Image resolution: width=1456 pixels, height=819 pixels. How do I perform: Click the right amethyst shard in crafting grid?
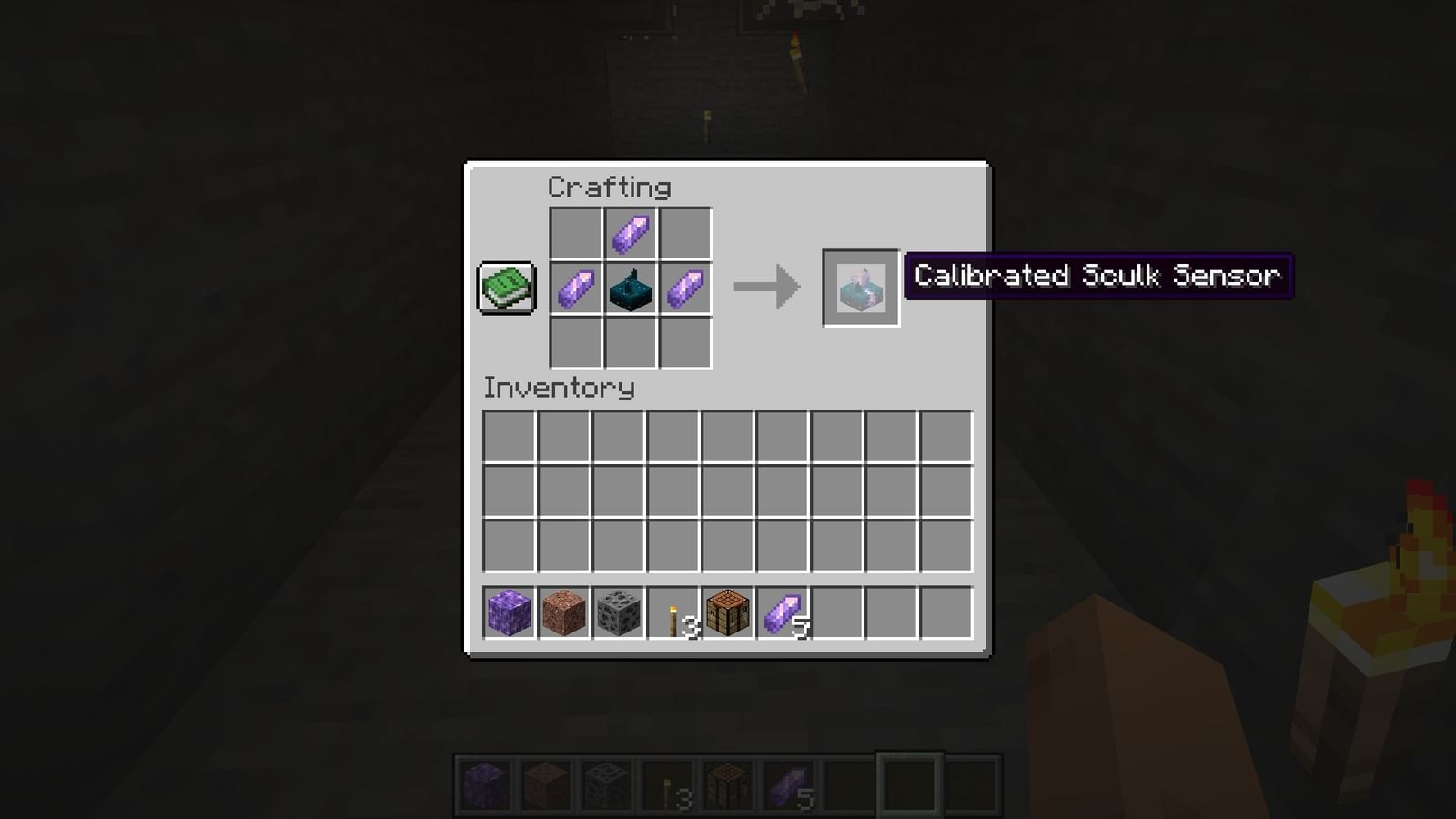pos(684,288)
